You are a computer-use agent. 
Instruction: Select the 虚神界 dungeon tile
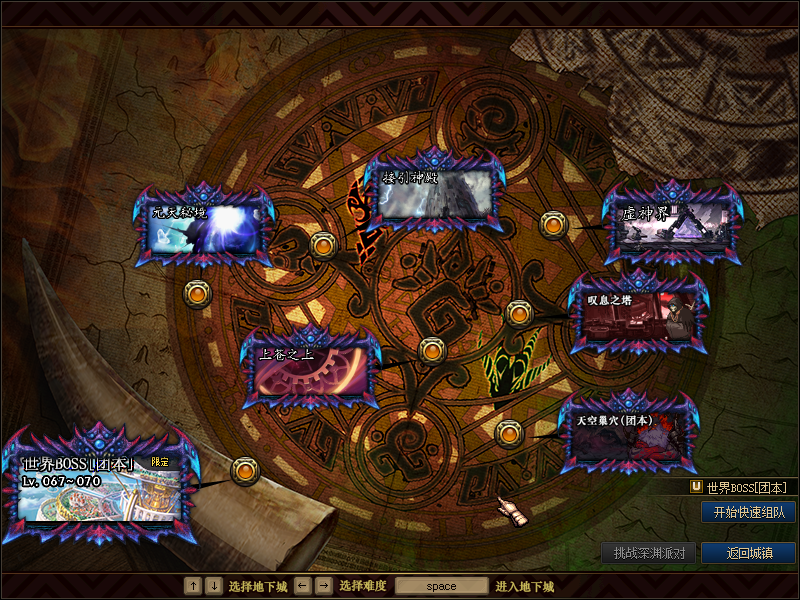(x=673, y=224)
